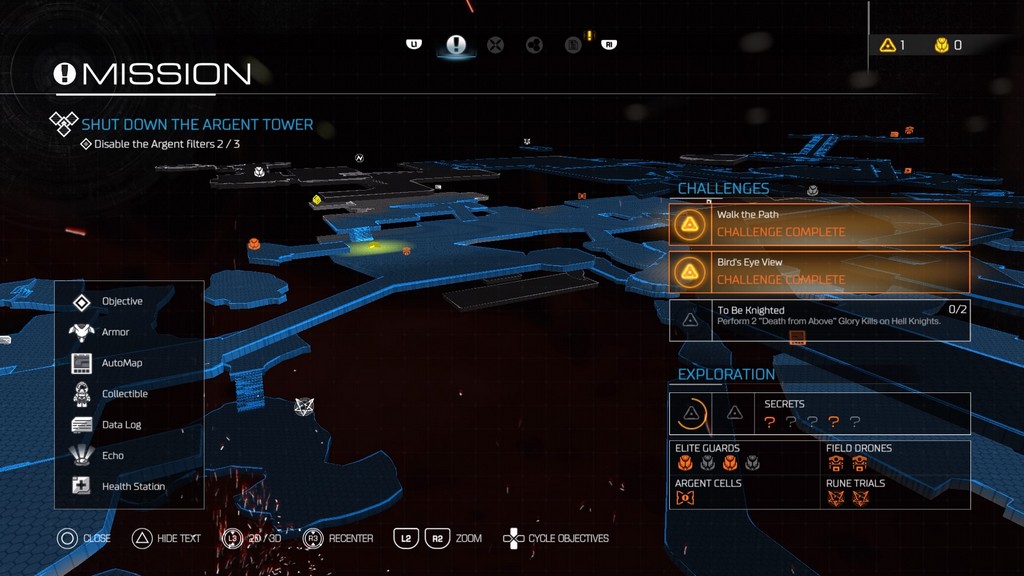
Task: Open the three-circles tab
Action: (534, 45)
